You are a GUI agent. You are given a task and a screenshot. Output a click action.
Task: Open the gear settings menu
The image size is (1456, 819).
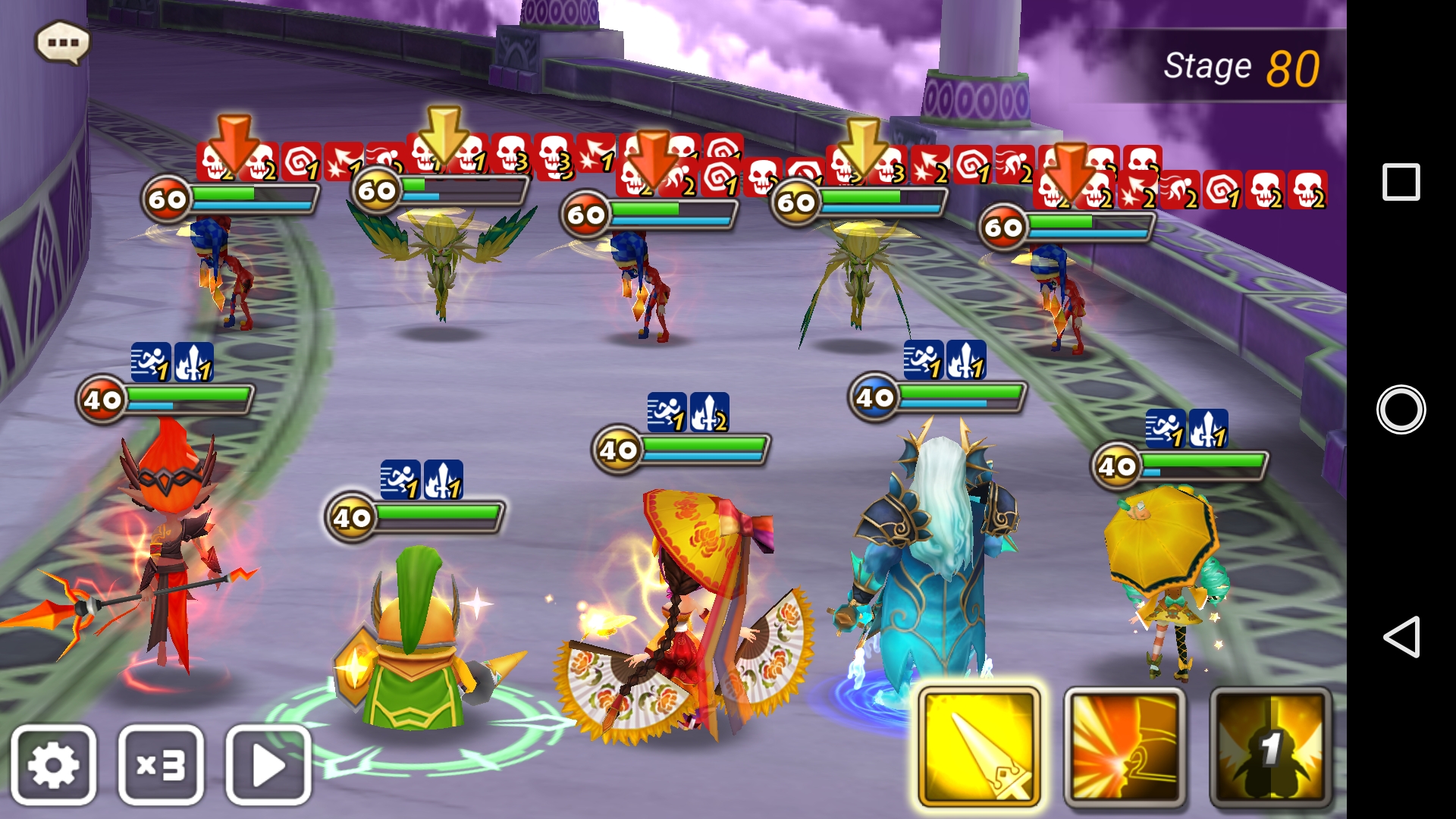pyautogui.click(x=53, y=764)
